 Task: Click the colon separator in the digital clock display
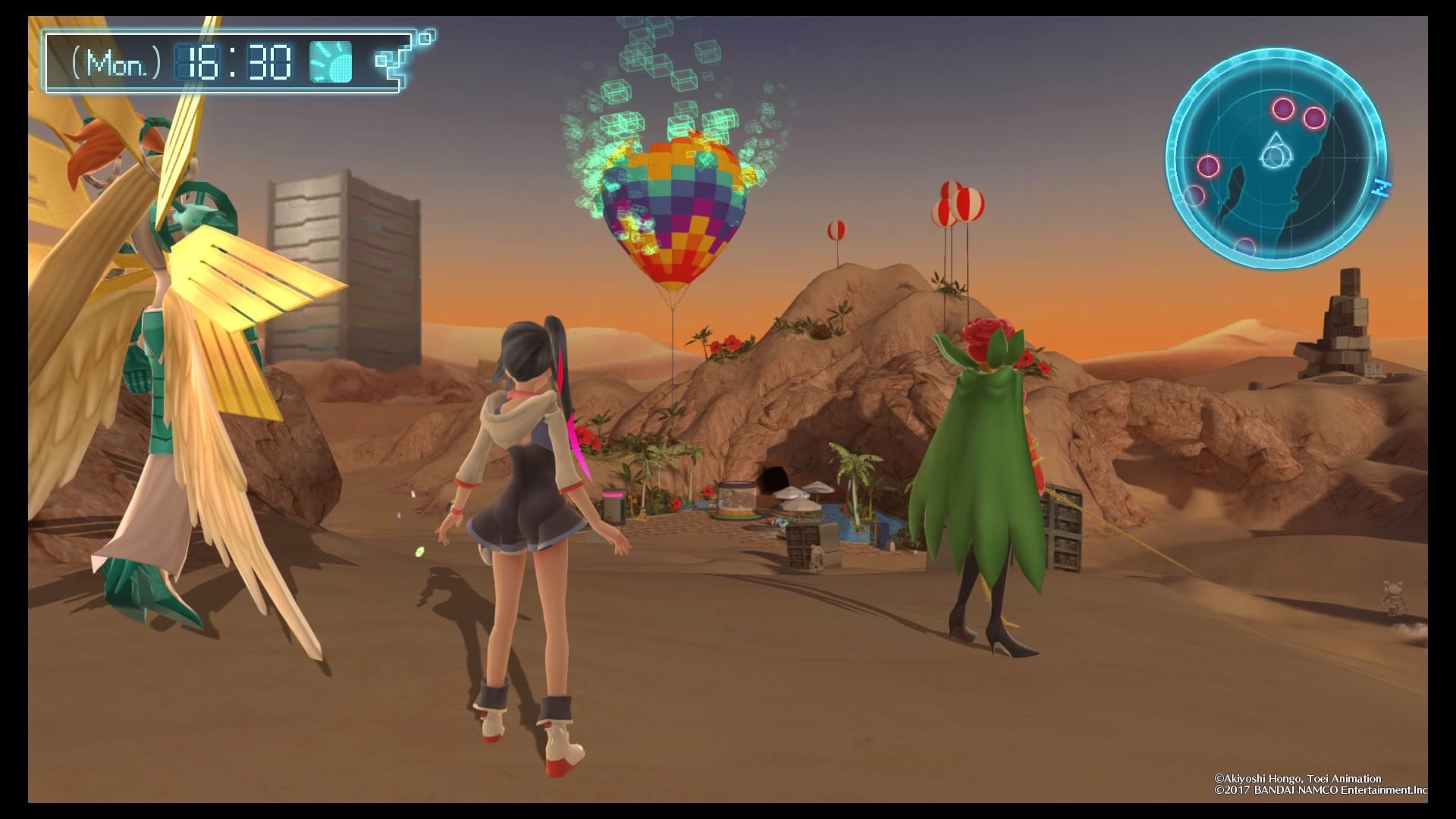232,61
